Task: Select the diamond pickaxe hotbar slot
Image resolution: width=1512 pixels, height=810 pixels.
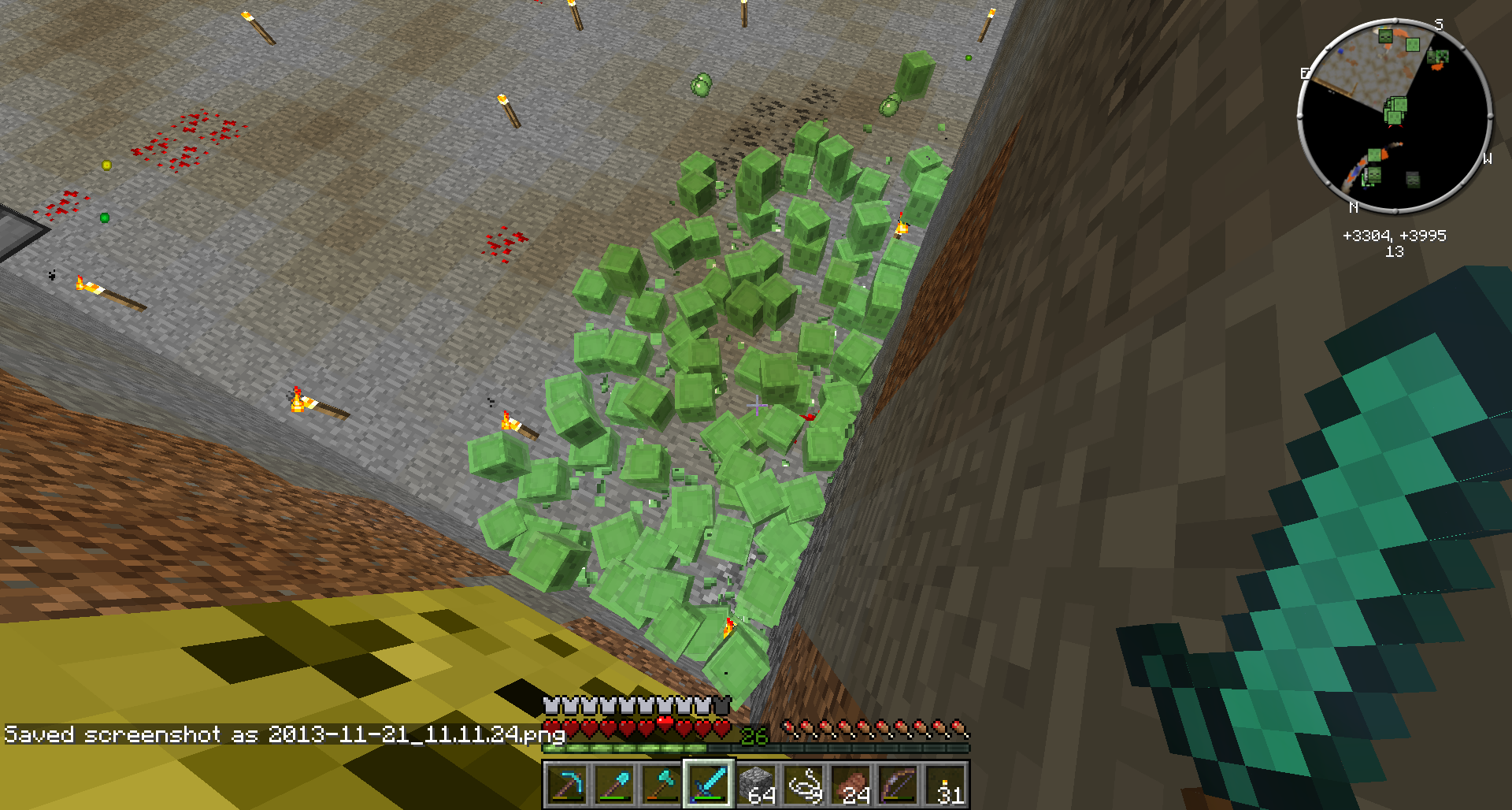Action: click(567, 785)
